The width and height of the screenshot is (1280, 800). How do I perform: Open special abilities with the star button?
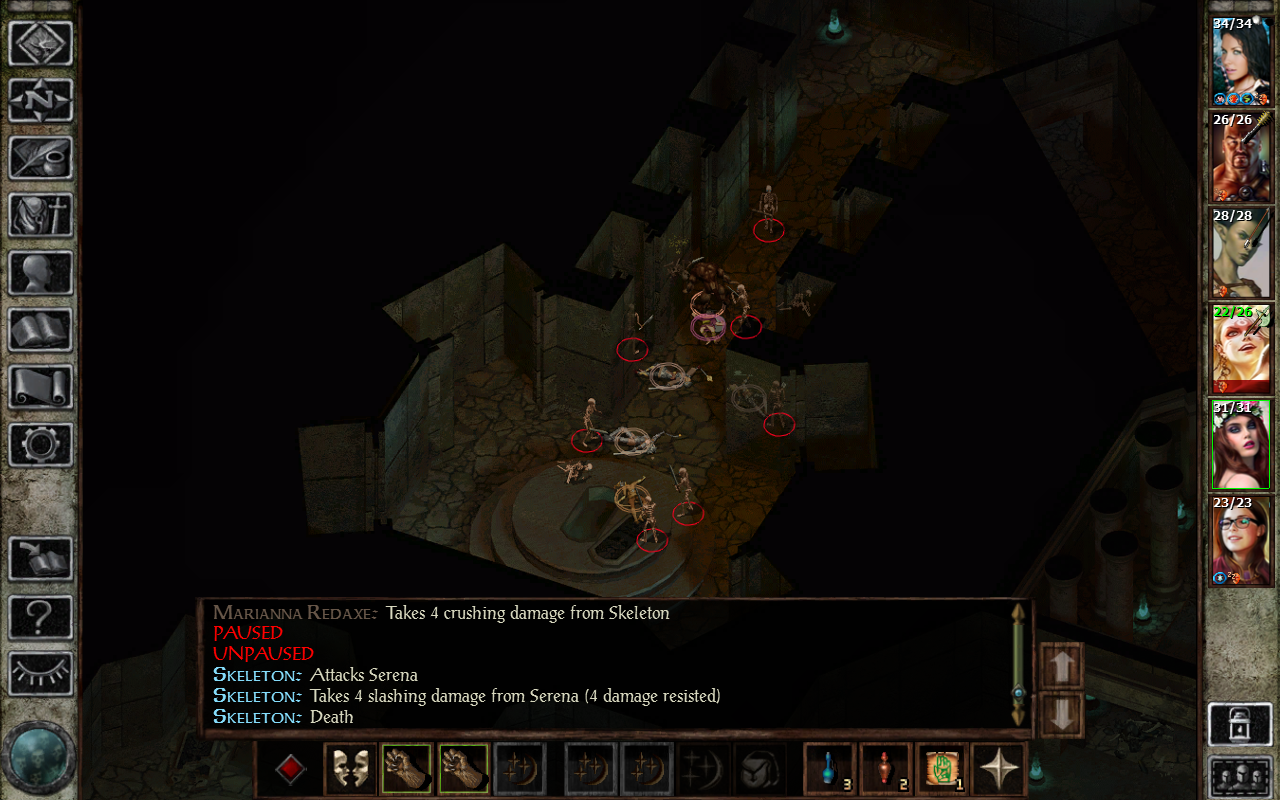pyautogui.click(x=998, y=769)
